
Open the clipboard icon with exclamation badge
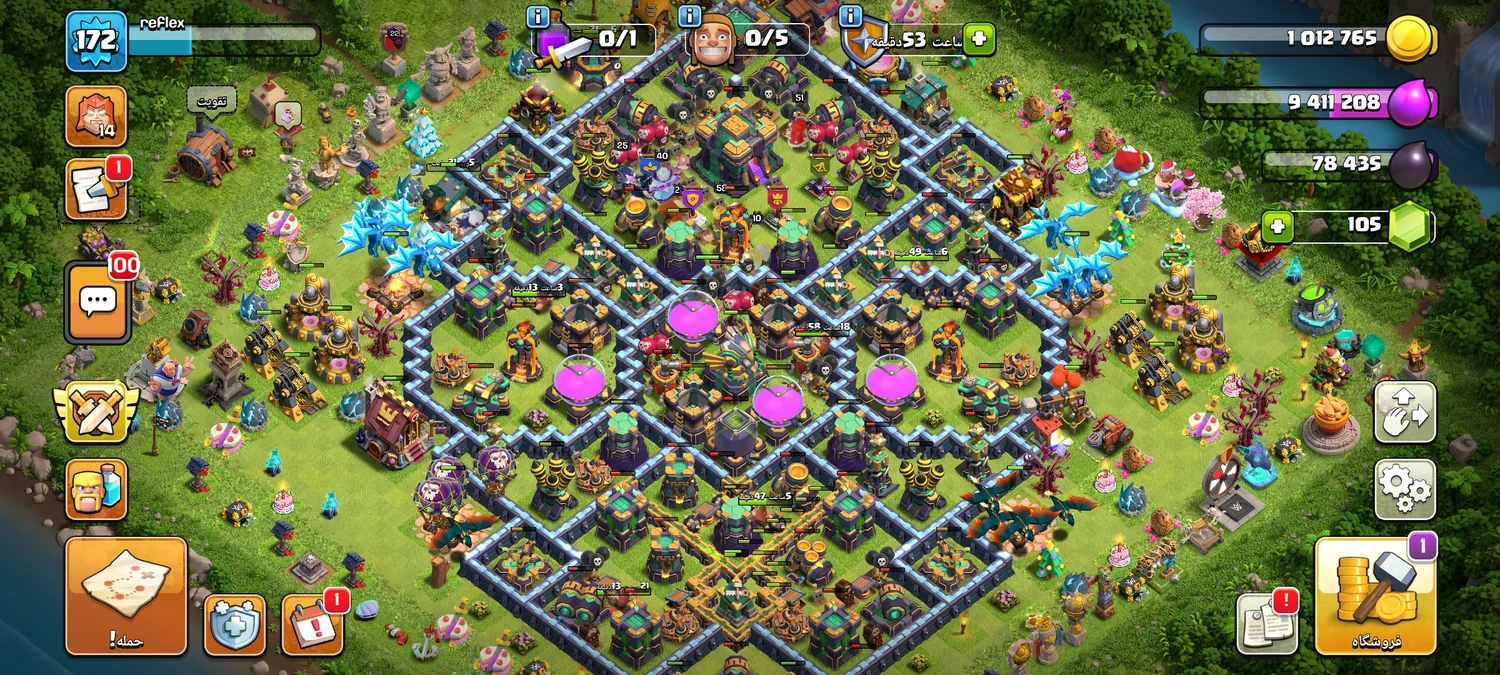pos(1267,624)
